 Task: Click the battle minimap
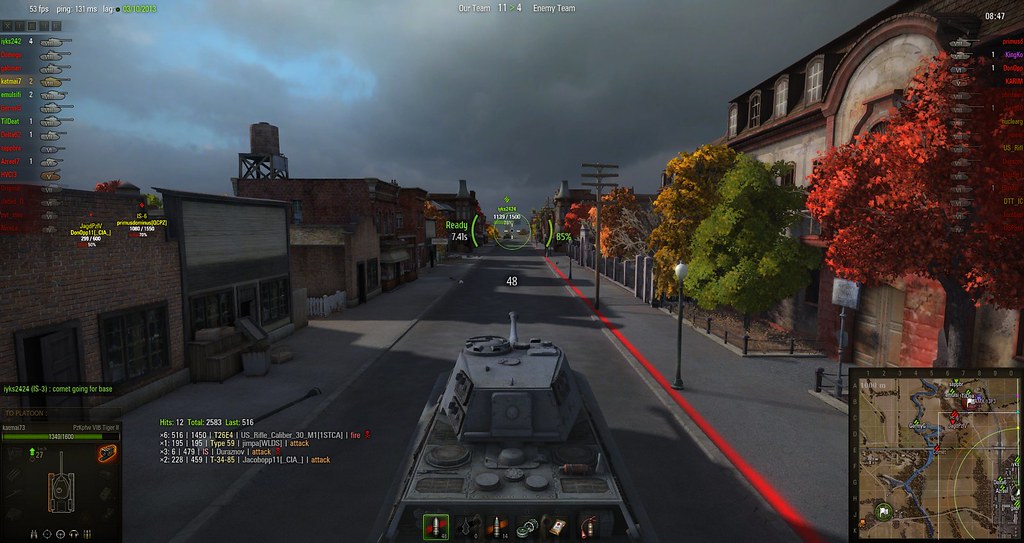[x=935, y=455]
